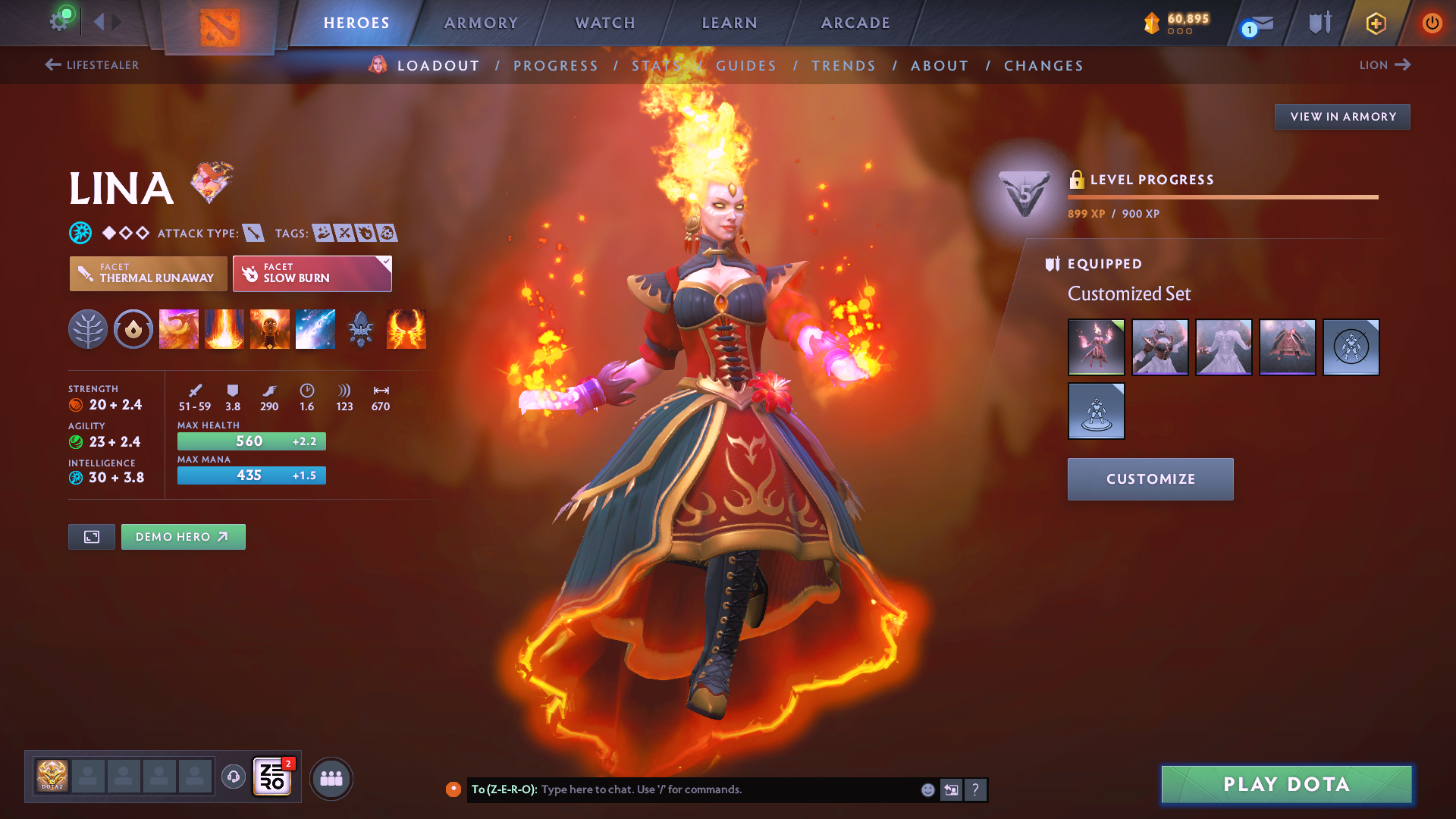This screenshot has height=819, width=1456.
Task: View the Guides sub-tab
Action: 746,66
